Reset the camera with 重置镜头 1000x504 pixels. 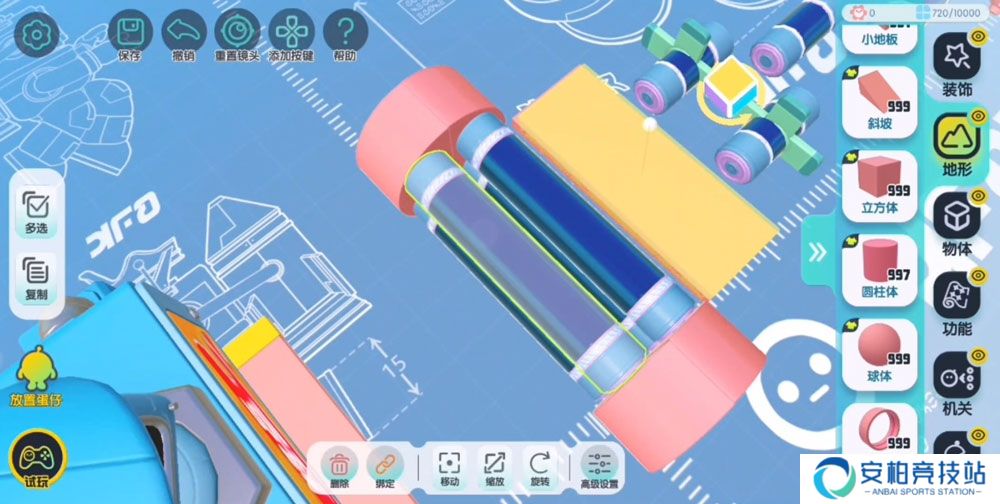click(237, 34)
